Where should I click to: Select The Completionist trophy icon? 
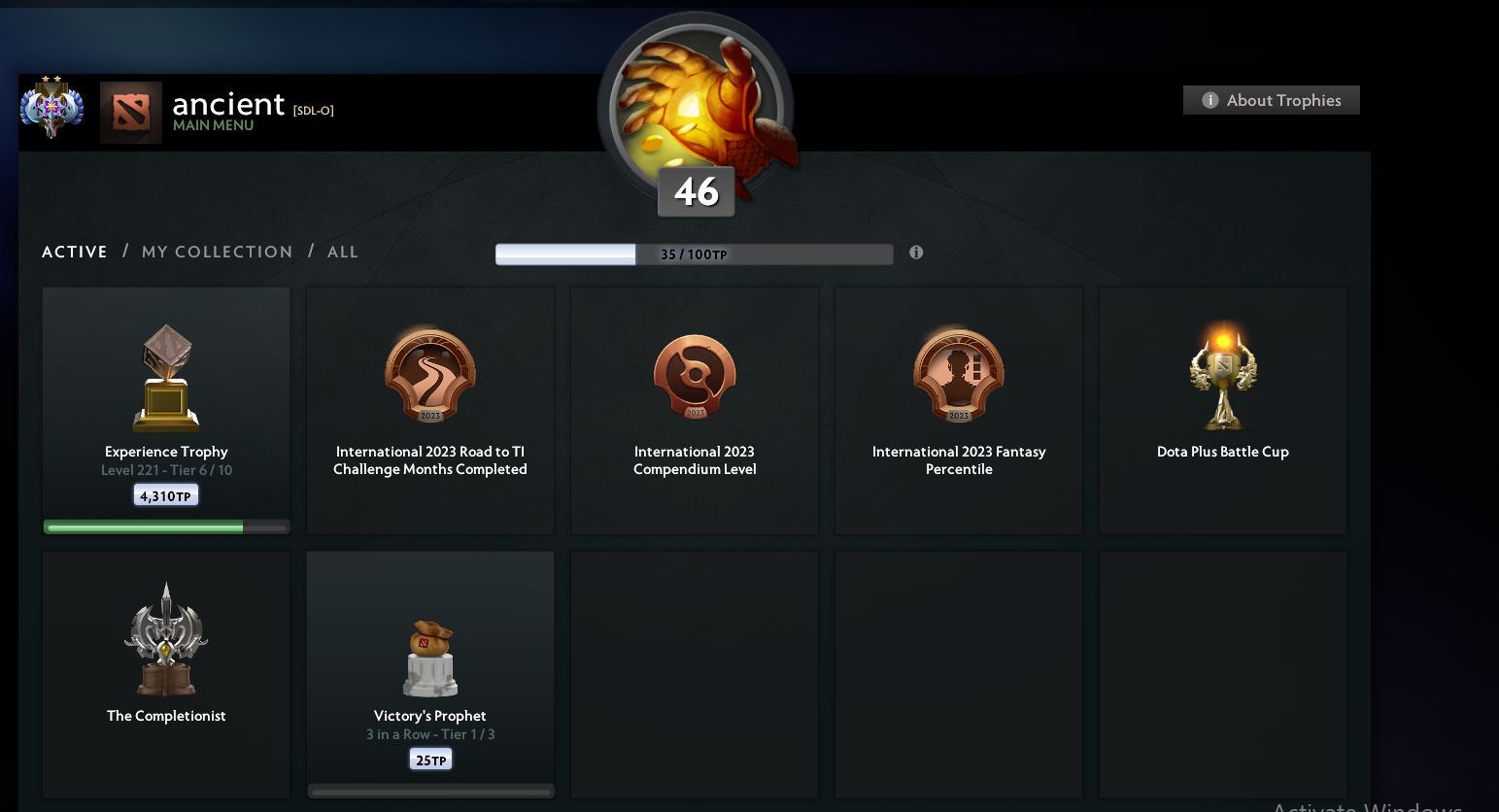pos(165,641)
